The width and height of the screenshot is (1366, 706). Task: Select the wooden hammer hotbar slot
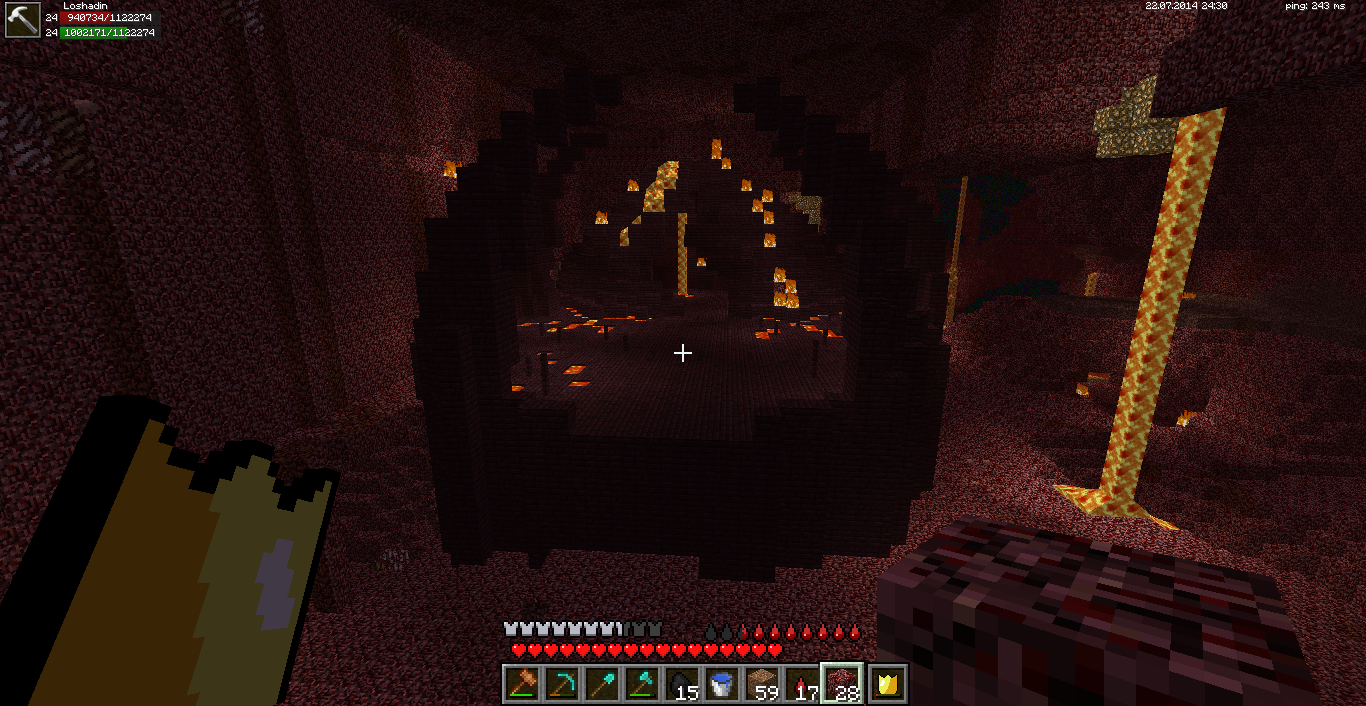point(522,685)
